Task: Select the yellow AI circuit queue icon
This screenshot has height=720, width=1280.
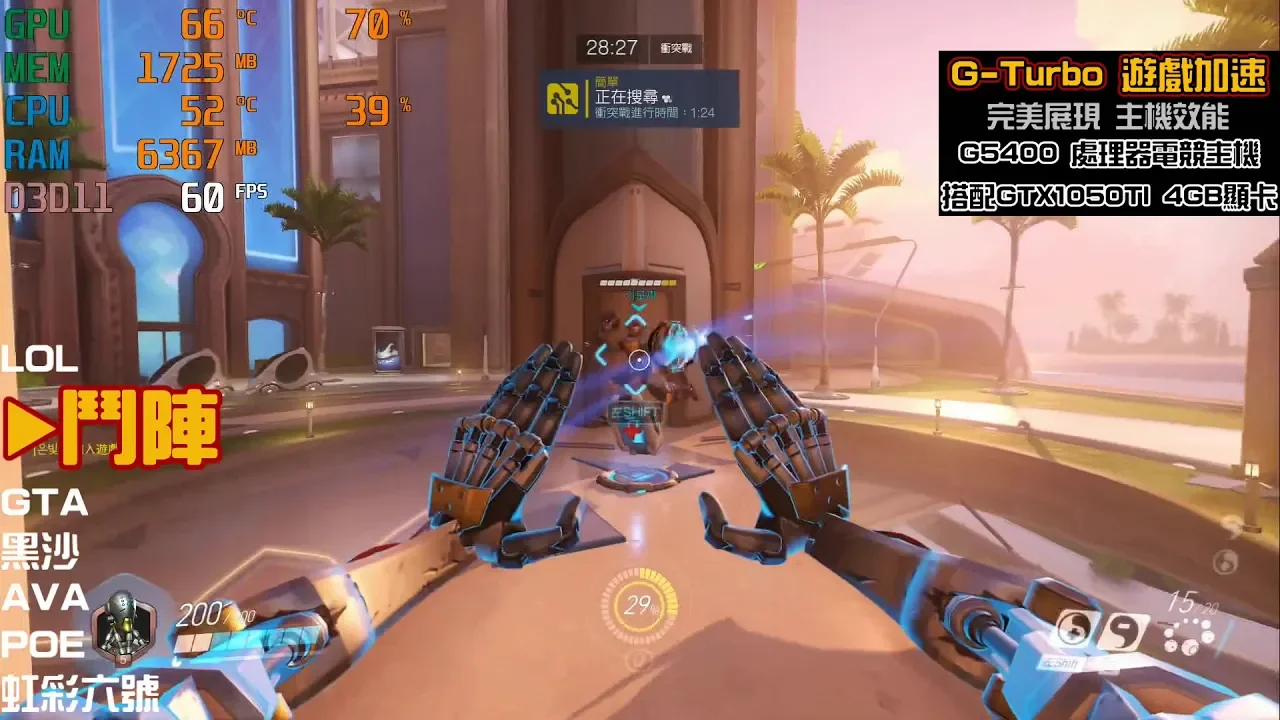Action: [x=563, y=98]
